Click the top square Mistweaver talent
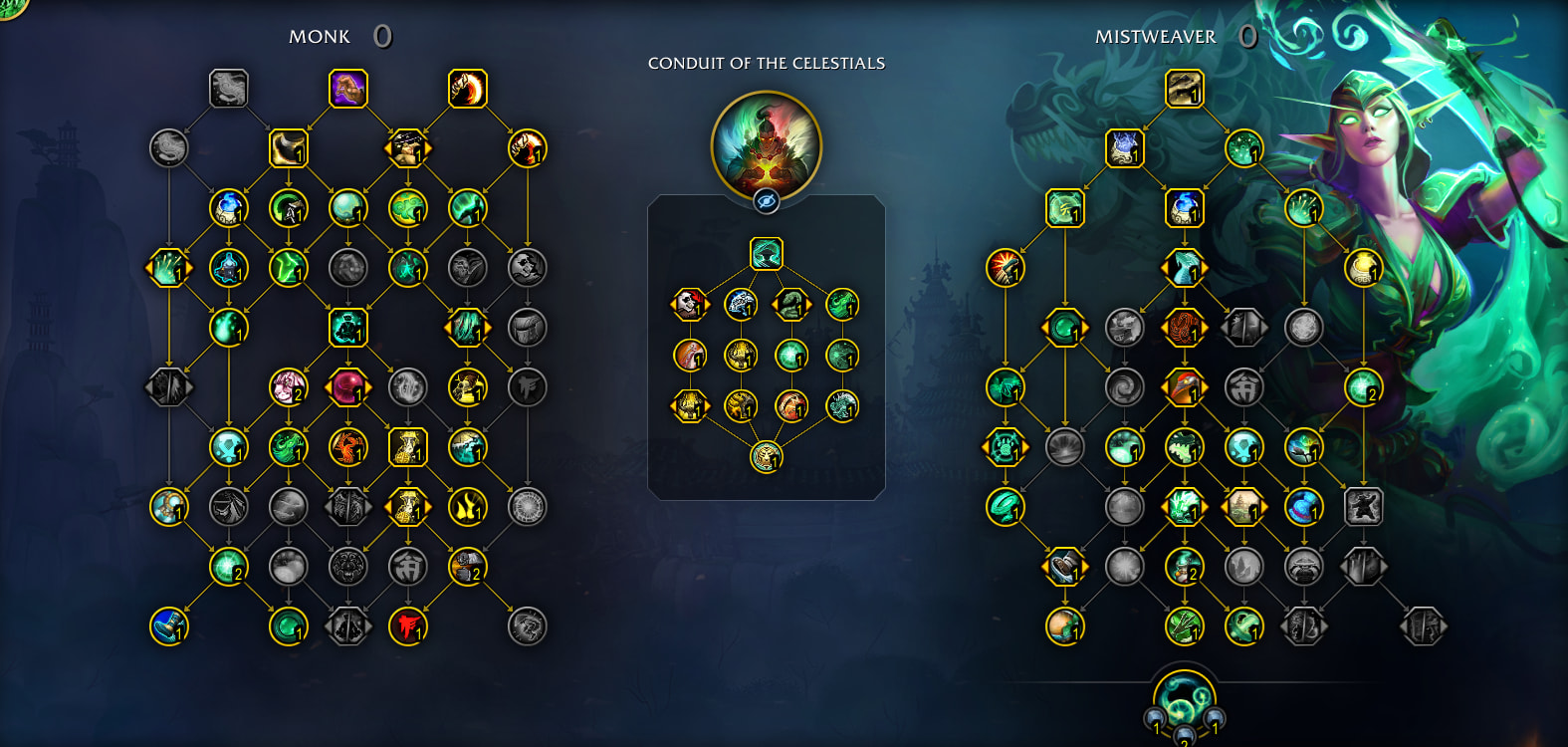This screenshot has width=1568, height=747. 1185,89
